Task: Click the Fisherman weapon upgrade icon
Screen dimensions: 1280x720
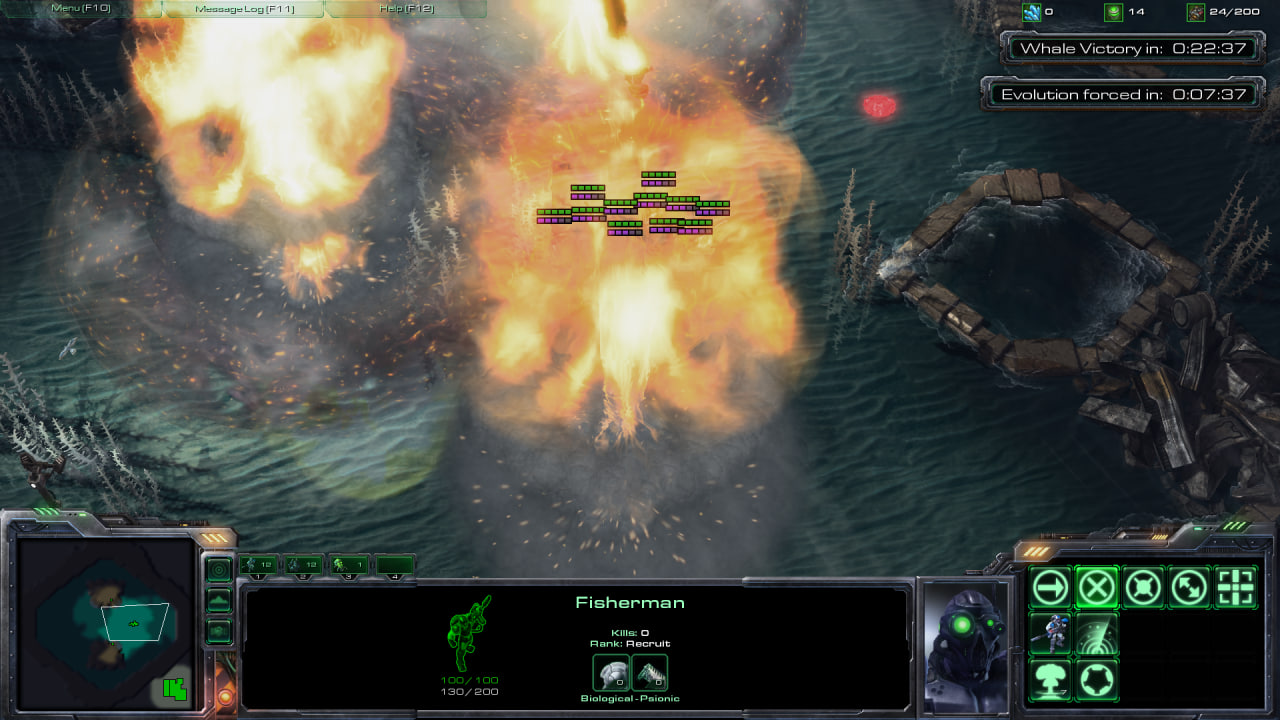Action: tap(650, 673)
